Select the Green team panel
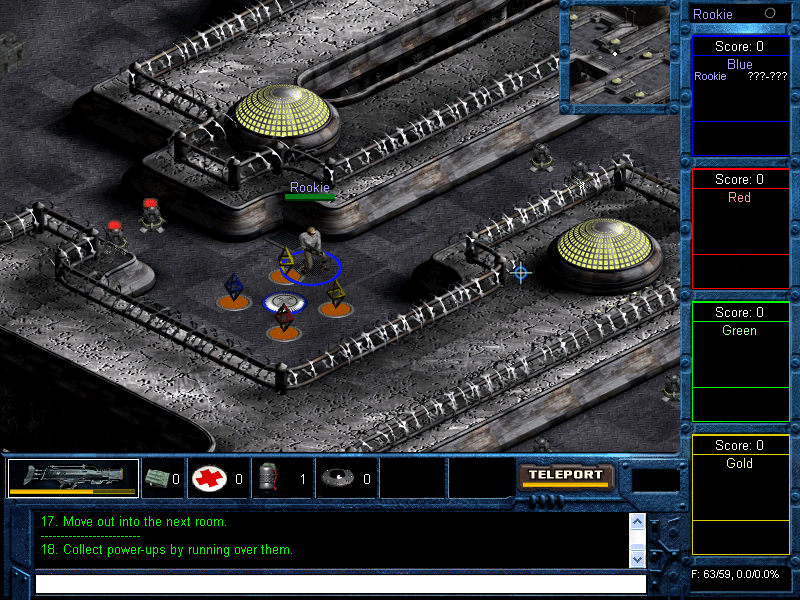 tap(740, 361)
